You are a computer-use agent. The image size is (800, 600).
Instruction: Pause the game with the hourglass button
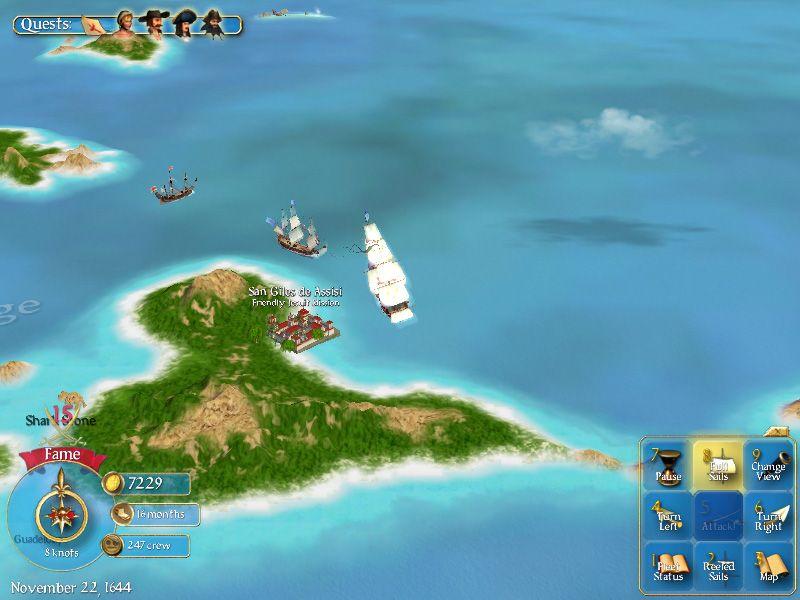(668, 466)
